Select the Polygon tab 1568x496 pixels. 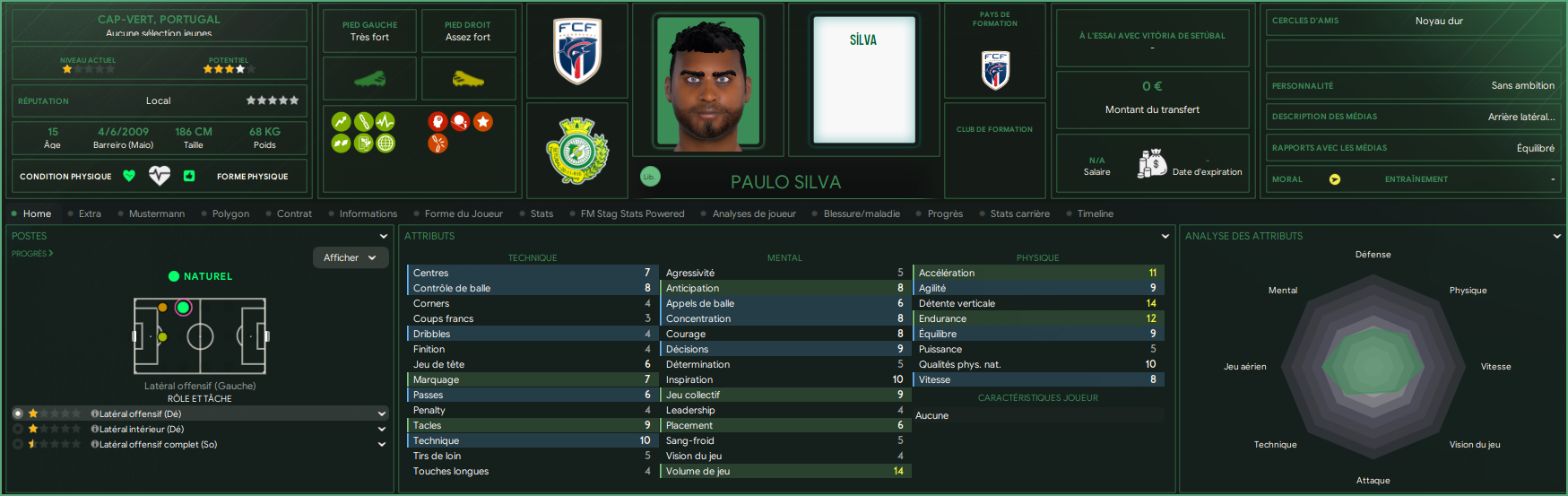(230, 213)
